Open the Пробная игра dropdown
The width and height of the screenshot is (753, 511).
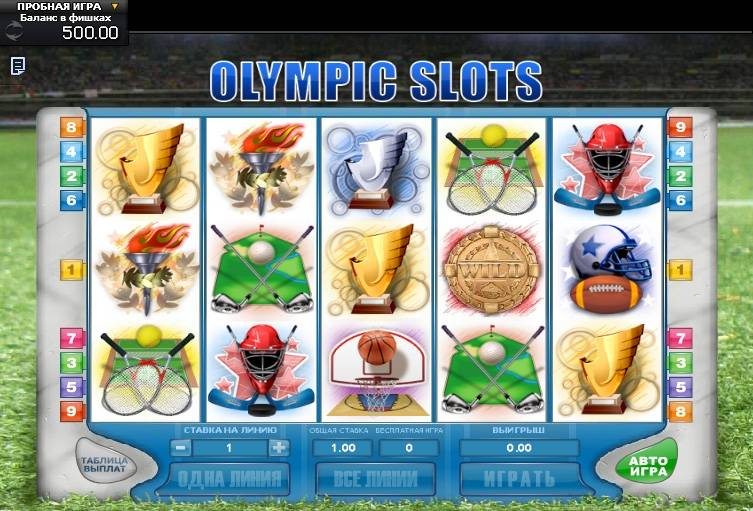tap(114, 7)
